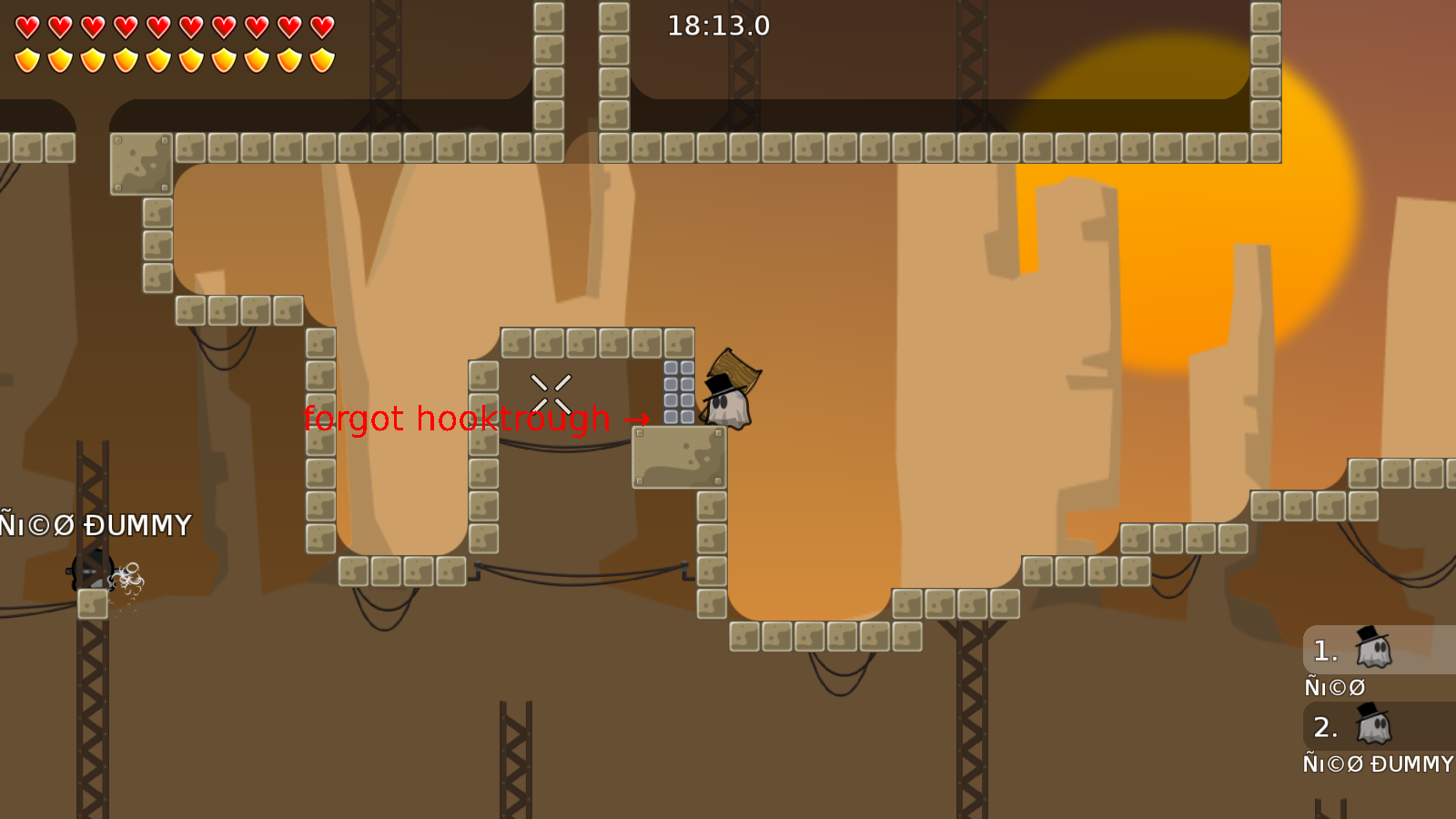Select the ÑıⒸØ name on the scoreboard
1456x819 pixels.
tap(1334, 686)
